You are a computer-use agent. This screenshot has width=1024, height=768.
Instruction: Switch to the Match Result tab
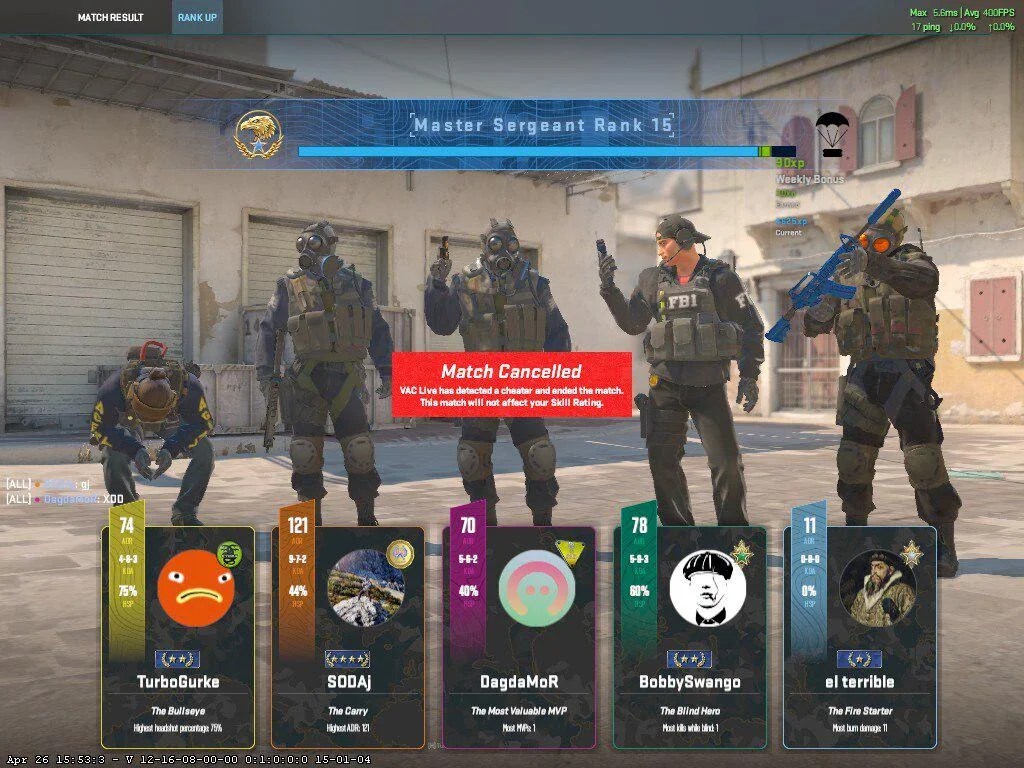[110, 17]
